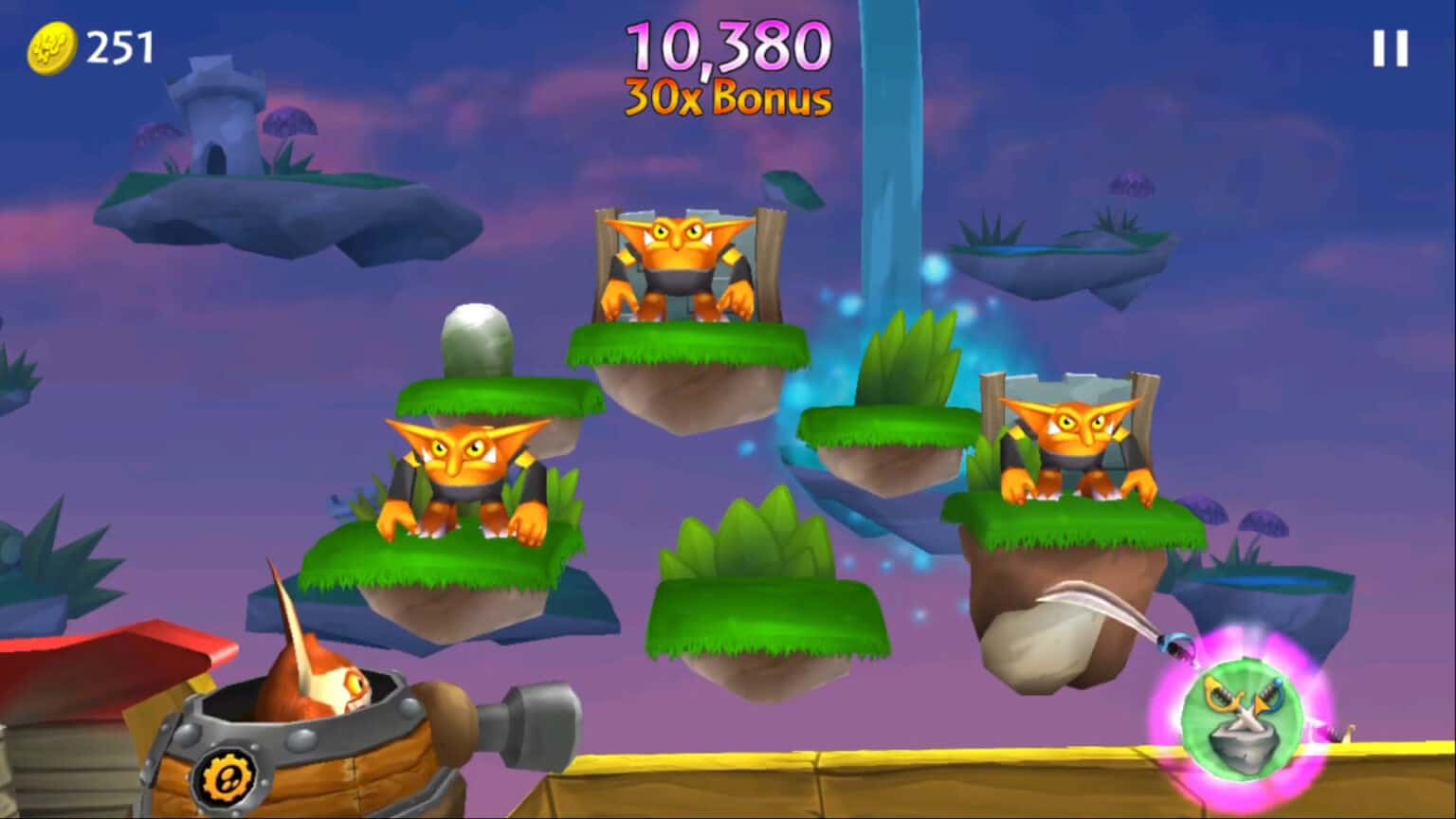The image size is (1456, 819).
Task: Target the troll on the leftmost grassy platform
Action: point(464,479)
